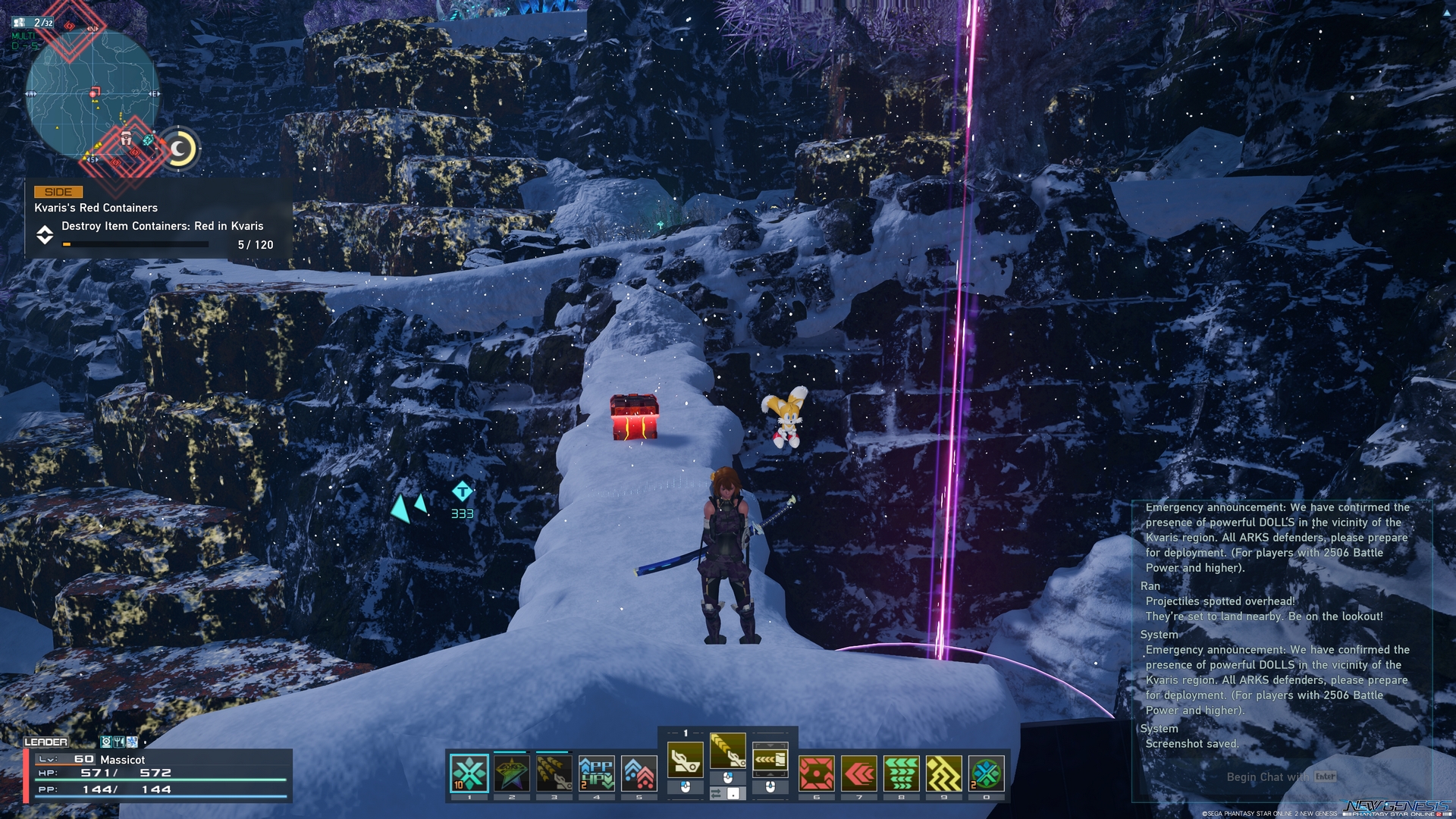Click the 5/120 container progress bar
The image size is (1456, 819).
coord(135,244)
